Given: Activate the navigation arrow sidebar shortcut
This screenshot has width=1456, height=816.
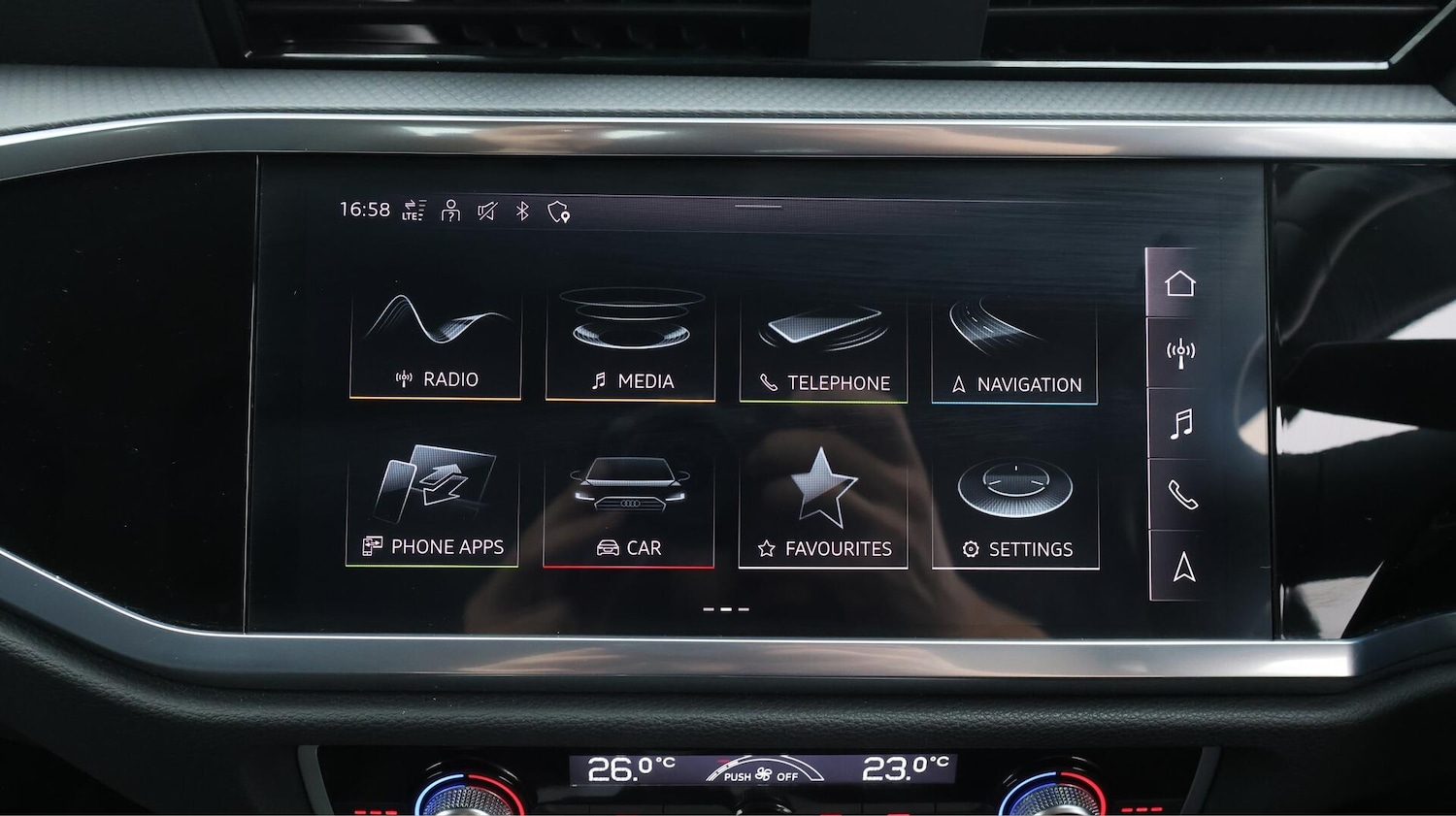Looking at the screenshot, I should pyautogui.click(x=1184, y=567).
